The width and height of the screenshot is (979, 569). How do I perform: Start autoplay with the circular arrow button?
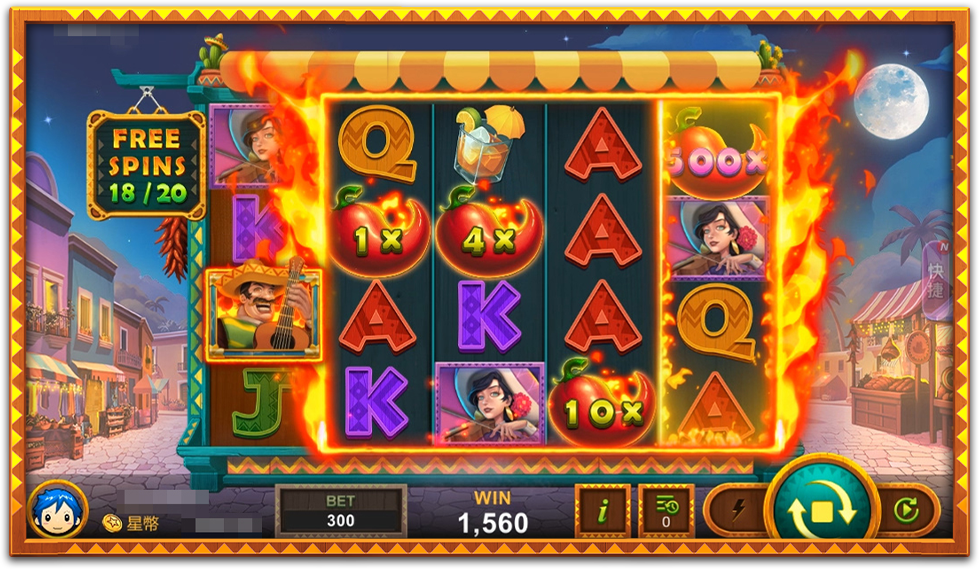pyautogui.click(x=906, y=511)
